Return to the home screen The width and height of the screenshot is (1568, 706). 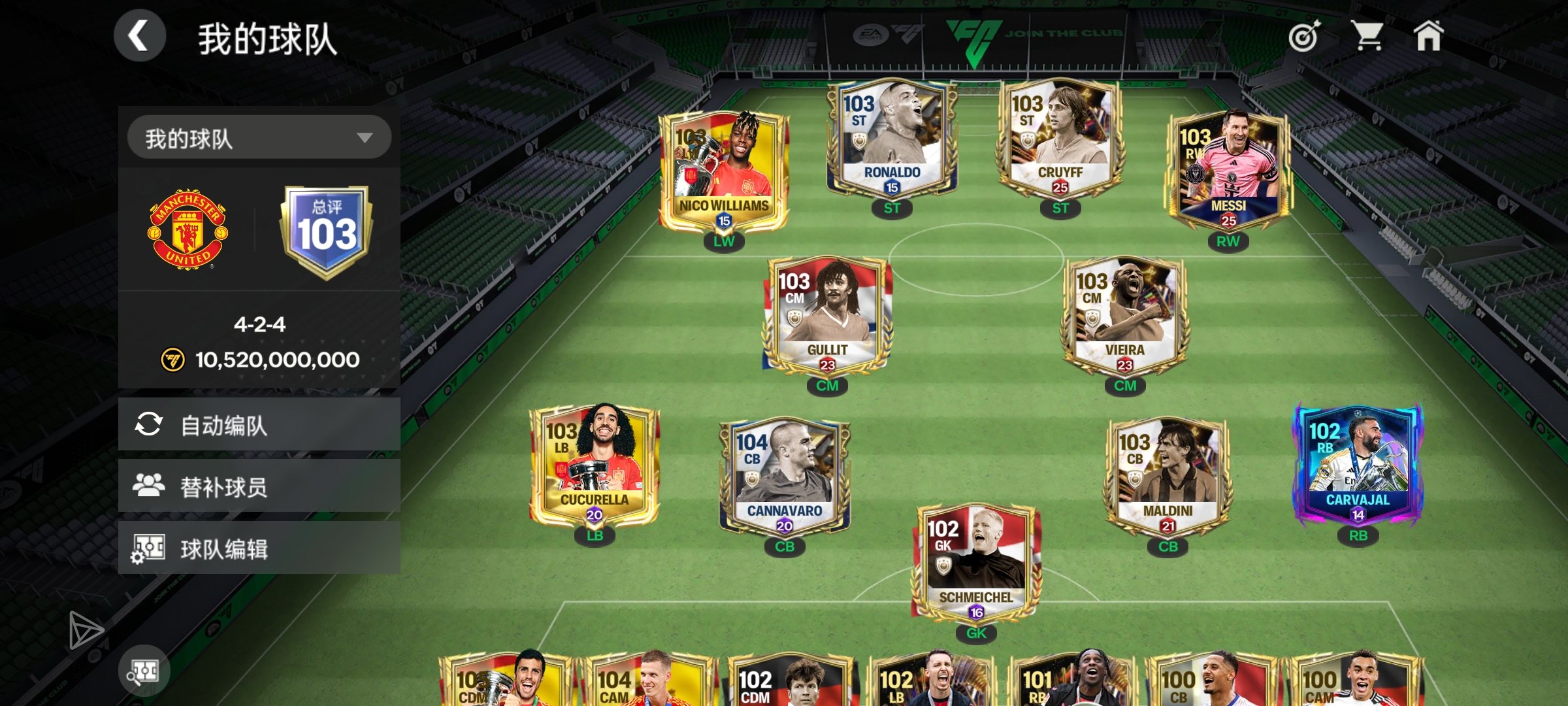(x=1428, y=36)
